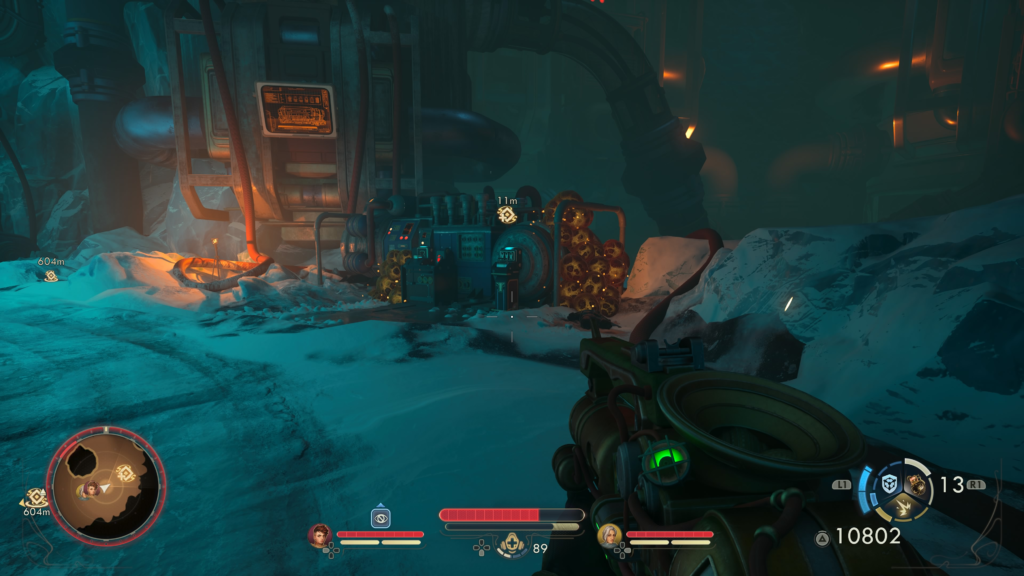The height and width of the screenshot is (576, 1024).
Task: Select the grenade item in ability wheel
Action: click(x=916, y=483)
